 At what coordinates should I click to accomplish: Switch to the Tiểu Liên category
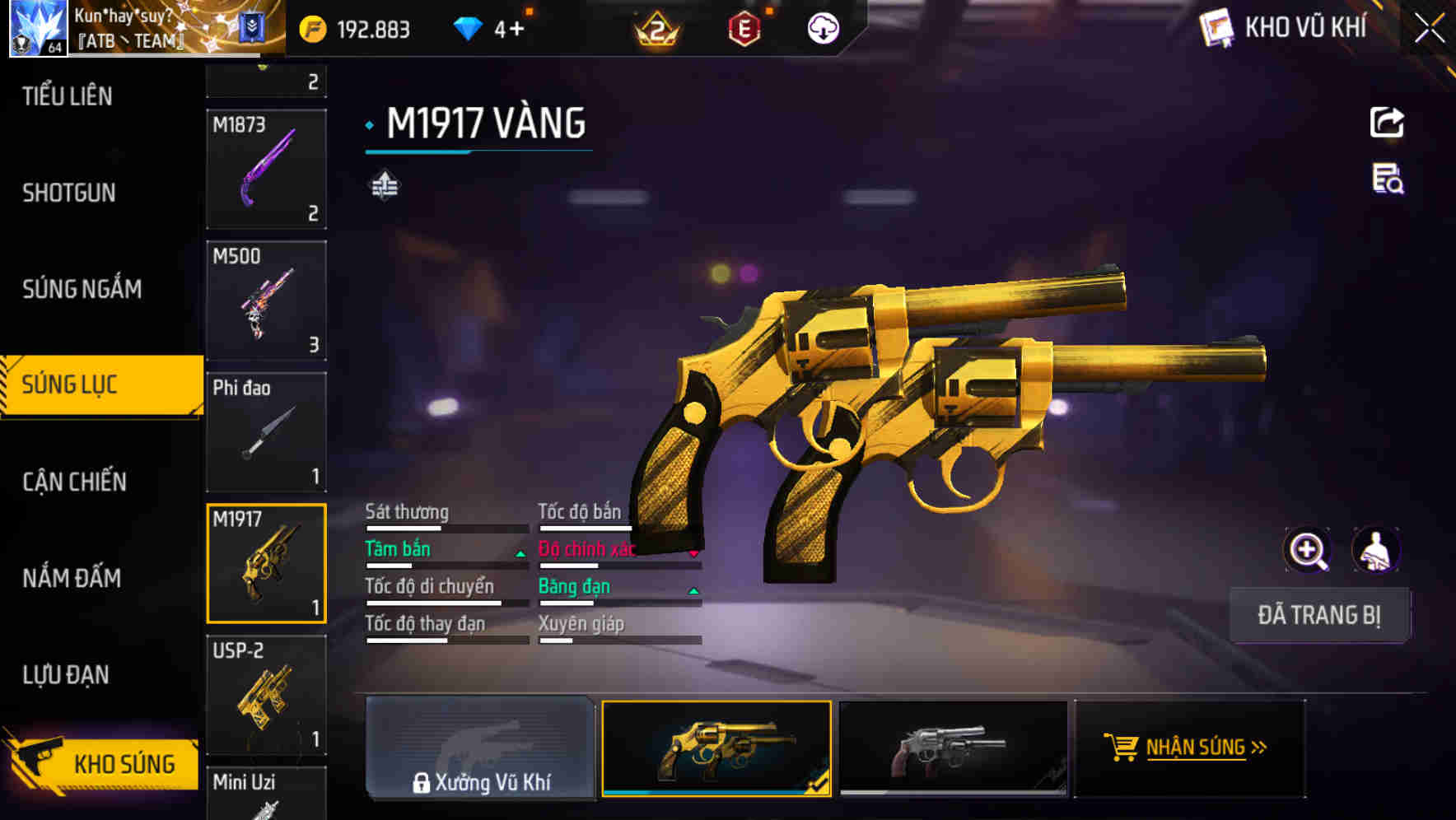[x=68, y=96]
